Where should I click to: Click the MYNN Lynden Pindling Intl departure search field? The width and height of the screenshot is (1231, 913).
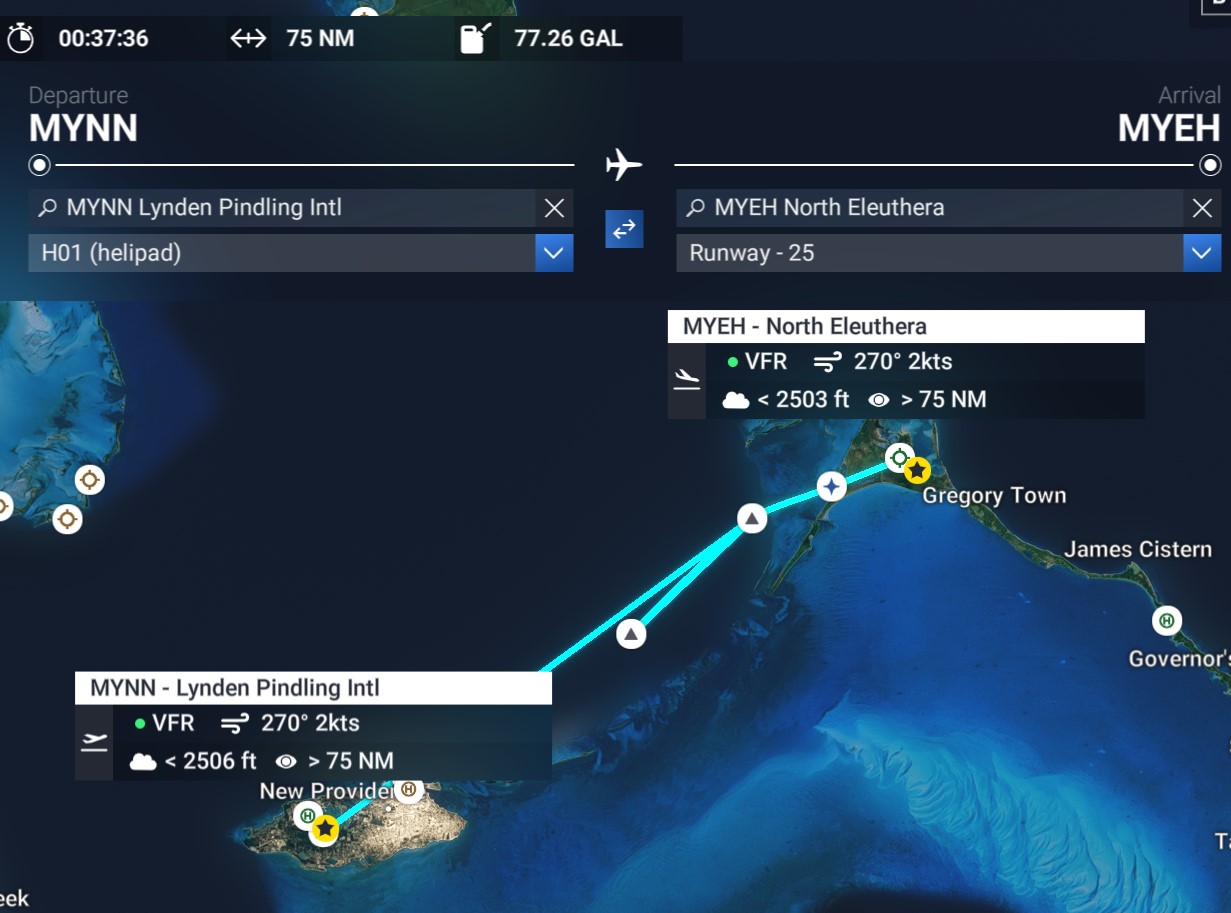point(285,208)
